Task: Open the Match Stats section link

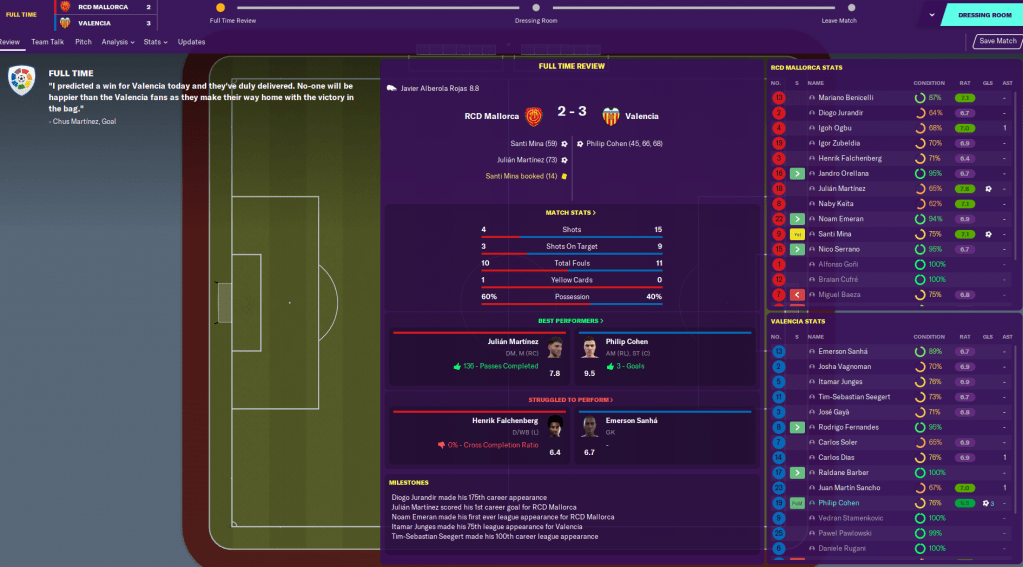Action: tap(570, 213)
